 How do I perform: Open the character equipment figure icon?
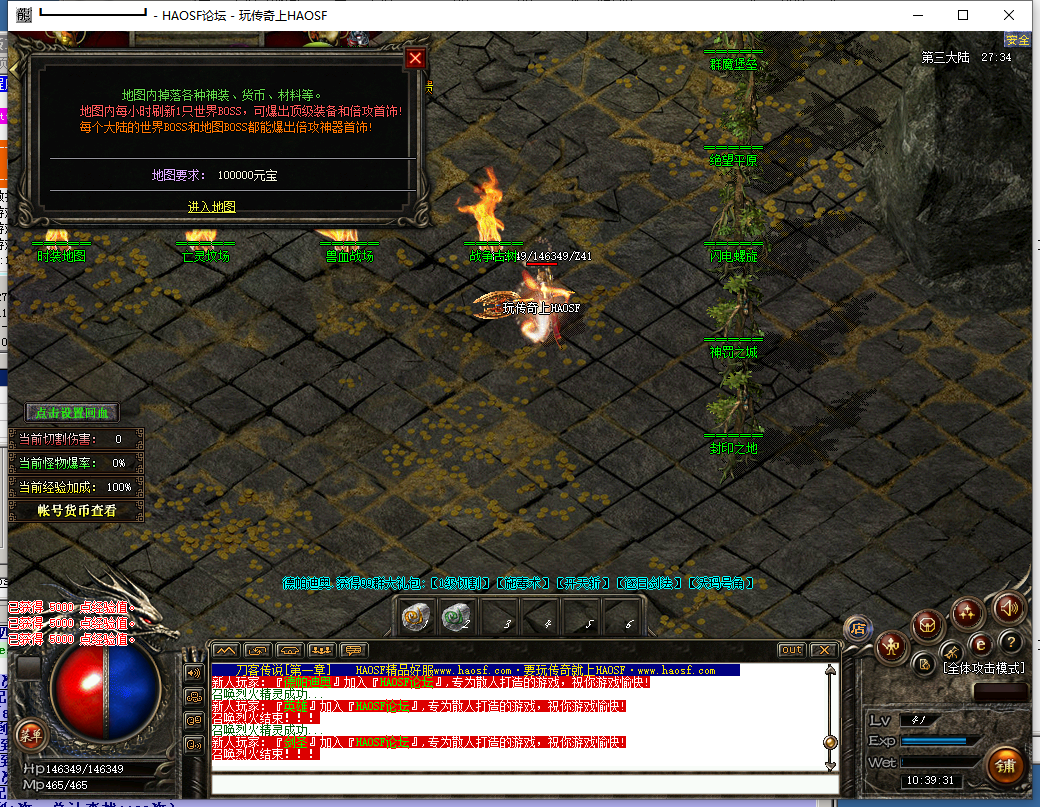coord(890,648)
